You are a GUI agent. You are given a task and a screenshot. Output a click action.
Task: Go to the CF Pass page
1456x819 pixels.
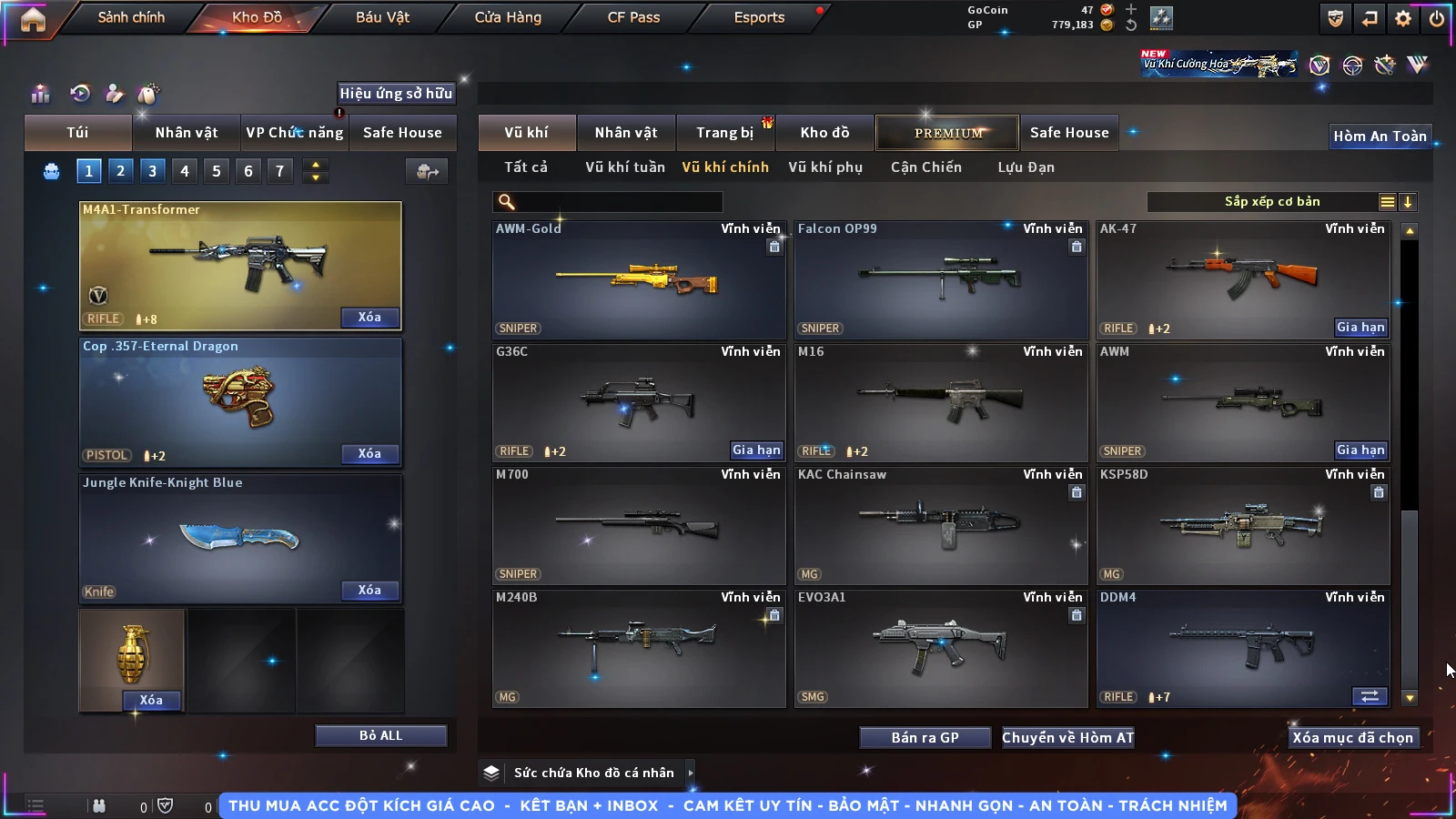[x=633, y=17]
